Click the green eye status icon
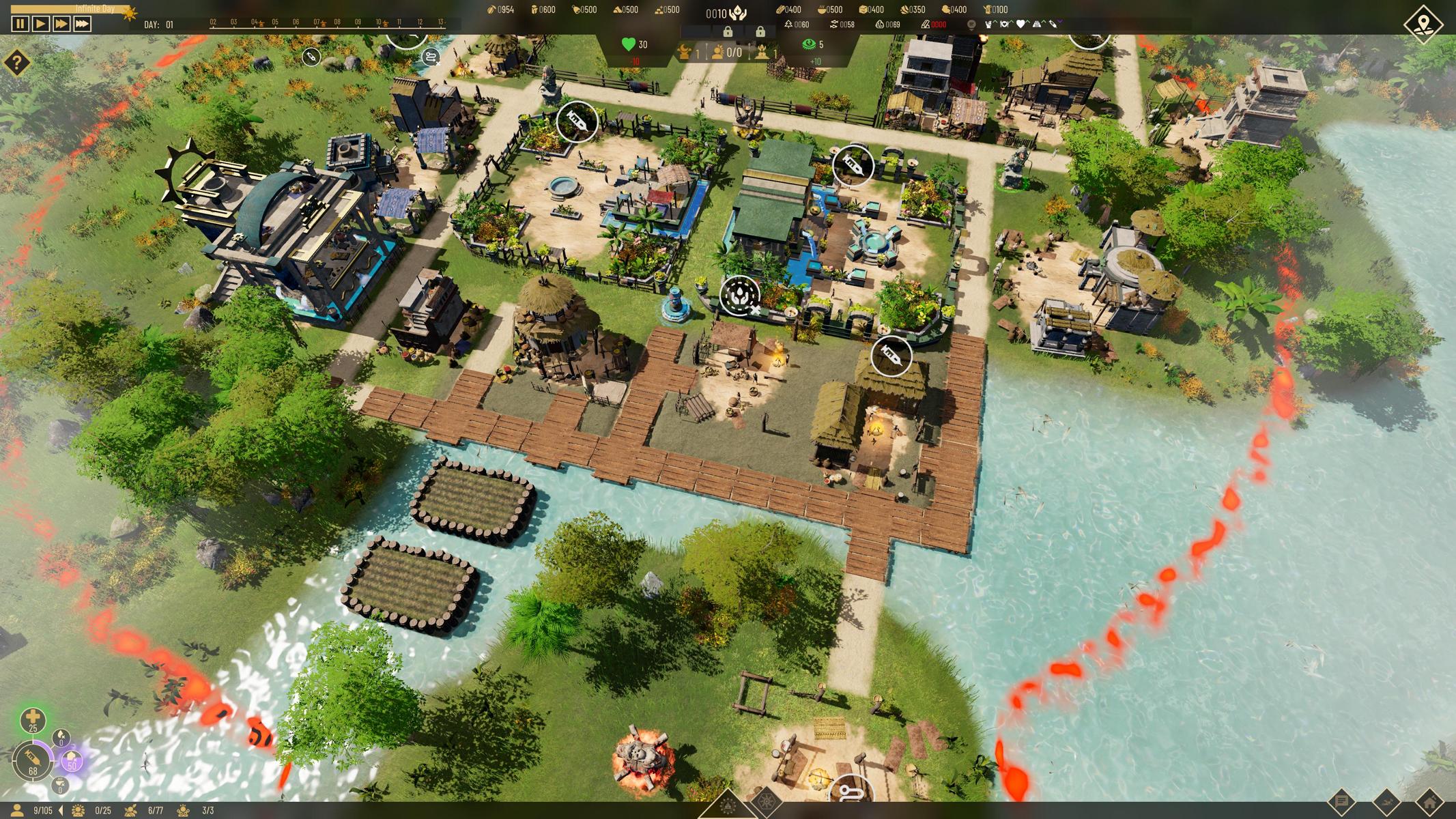Screen dimensions: 1456x819 [x=809, y=44]
